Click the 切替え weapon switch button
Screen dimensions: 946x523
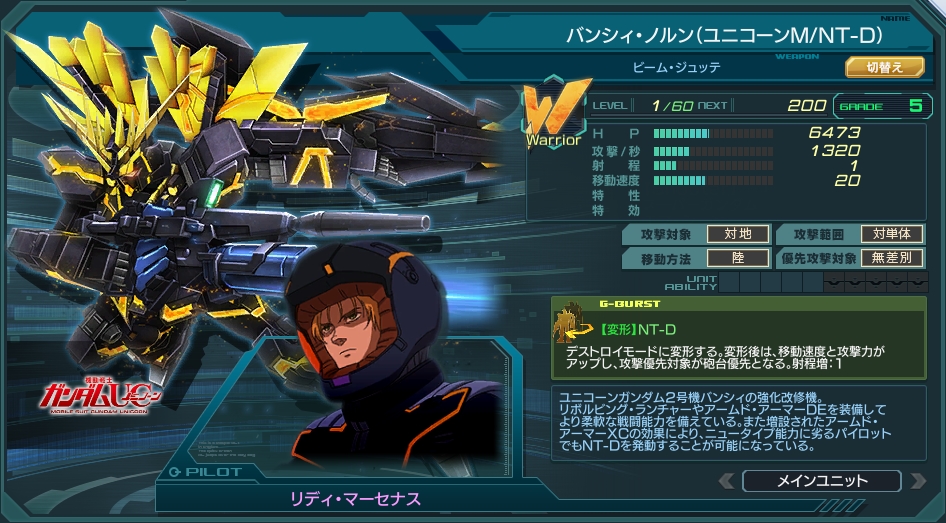[884, 67]
